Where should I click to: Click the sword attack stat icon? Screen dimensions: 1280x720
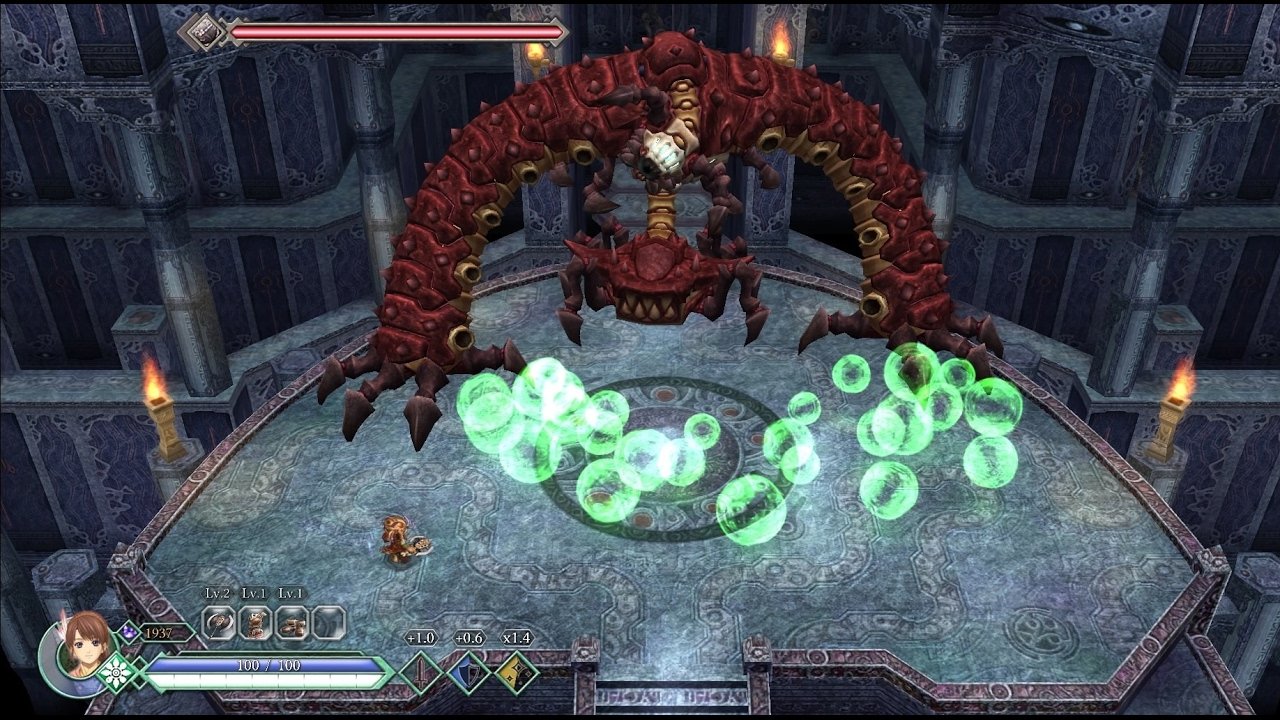[x=421, y=671]
